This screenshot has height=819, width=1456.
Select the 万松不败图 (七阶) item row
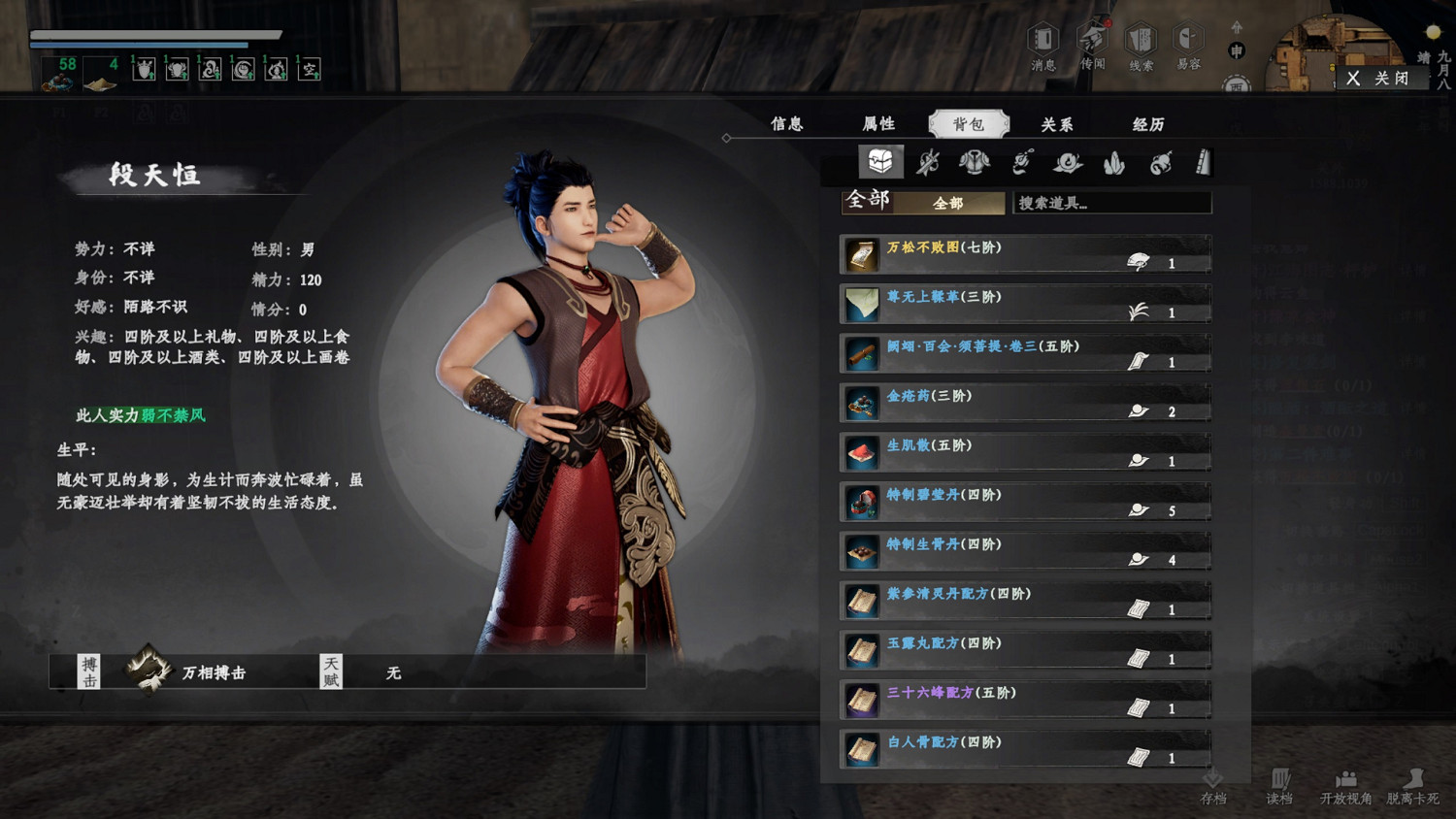click(x=1025, y=254)
